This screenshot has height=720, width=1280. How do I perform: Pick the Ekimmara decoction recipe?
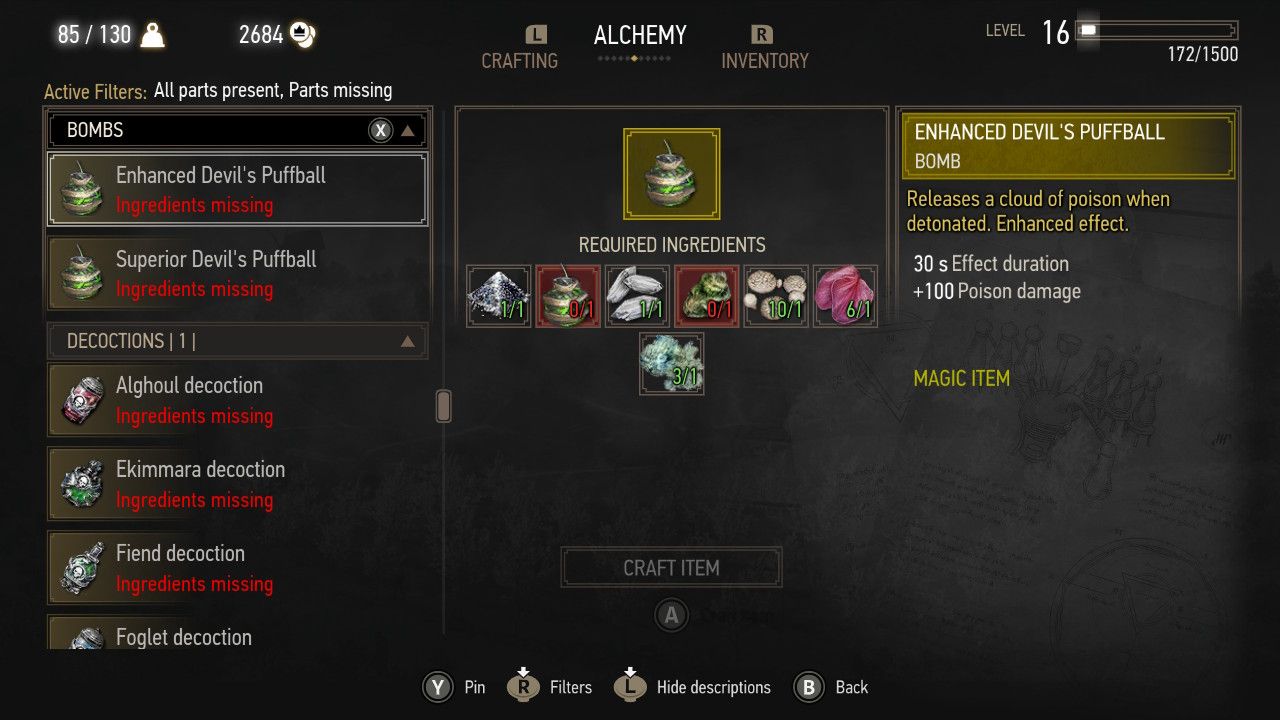pos(237,484)
